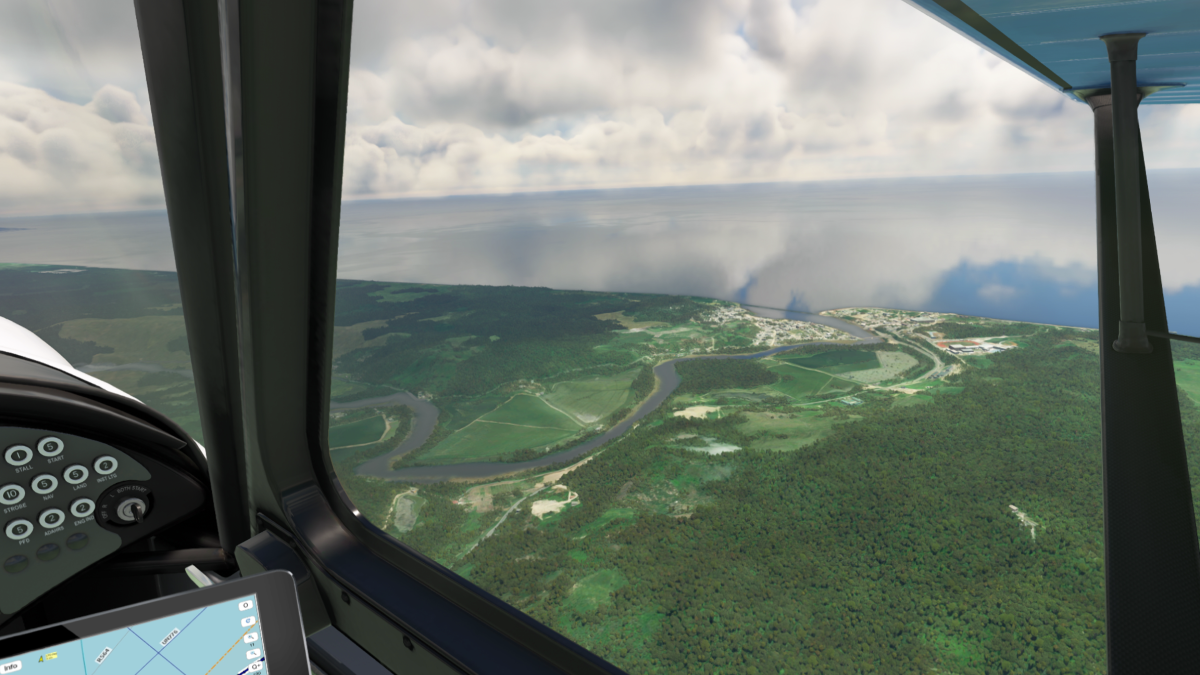This screenshot has height=675, width=1200.
Task: Toggle the START circuit breaker
Action: pyautogui.click(x=50, y=446)
